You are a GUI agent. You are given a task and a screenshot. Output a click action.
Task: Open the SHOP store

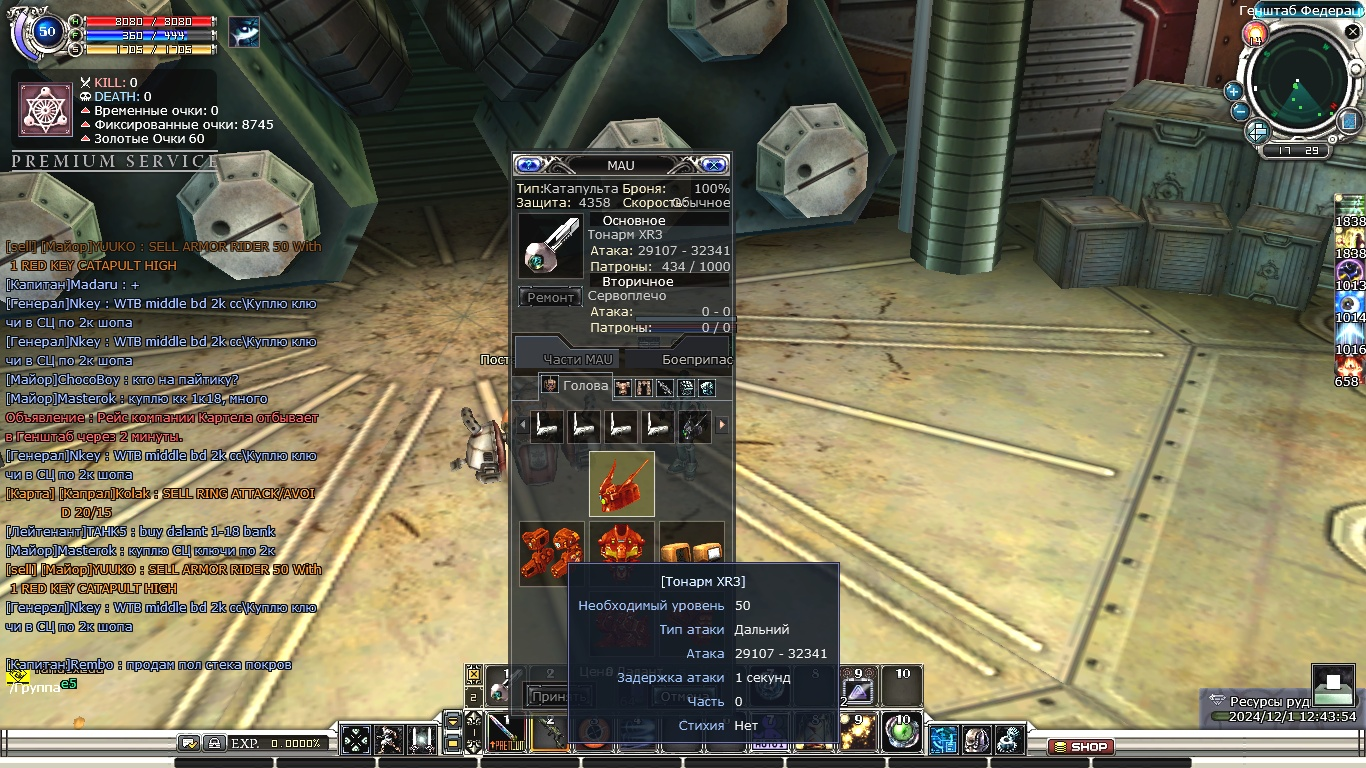(1080, 746)
